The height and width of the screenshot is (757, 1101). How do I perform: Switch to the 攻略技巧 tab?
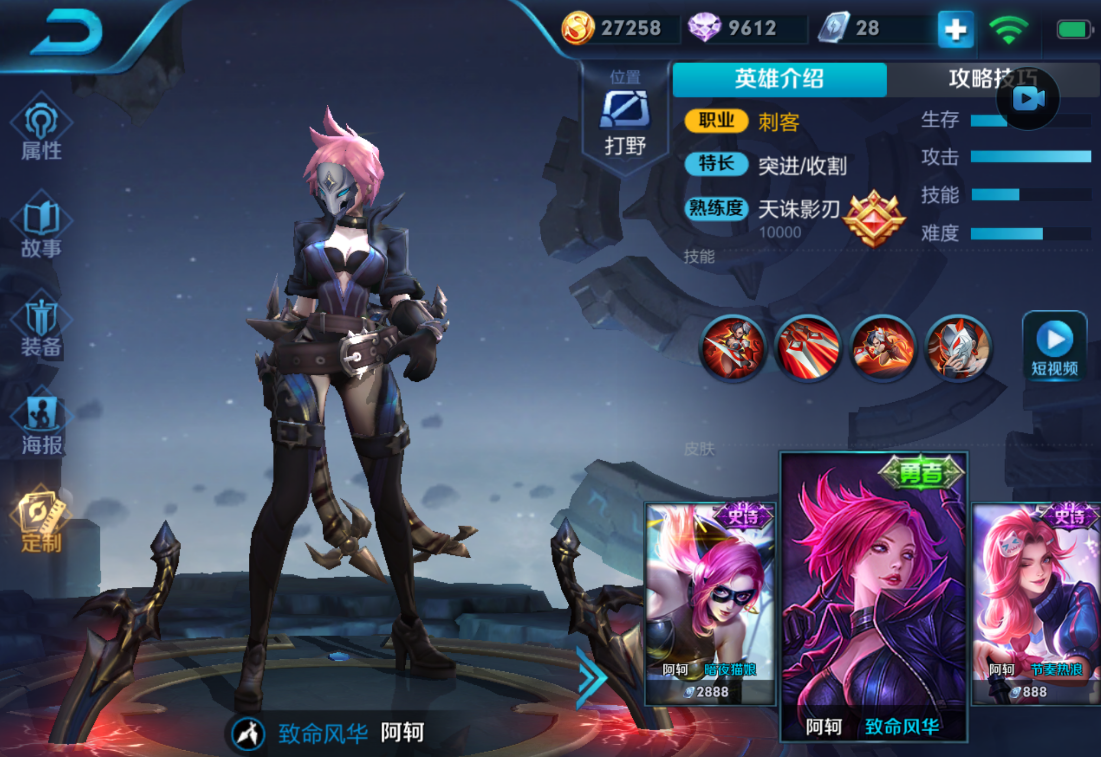tap(990, 79)
